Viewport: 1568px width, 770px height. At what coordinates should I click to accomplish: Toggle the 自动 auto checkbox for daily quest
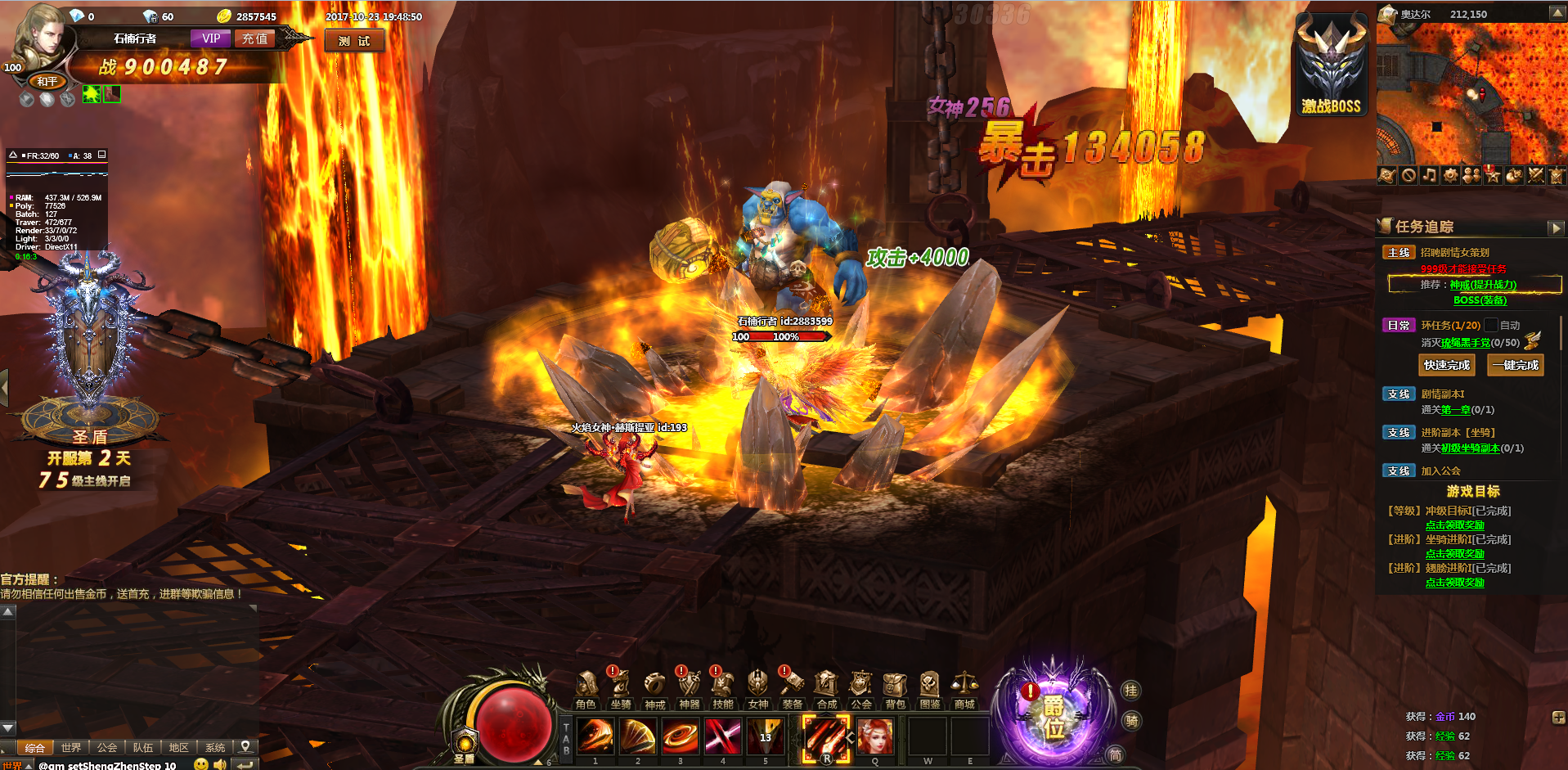1491,325
